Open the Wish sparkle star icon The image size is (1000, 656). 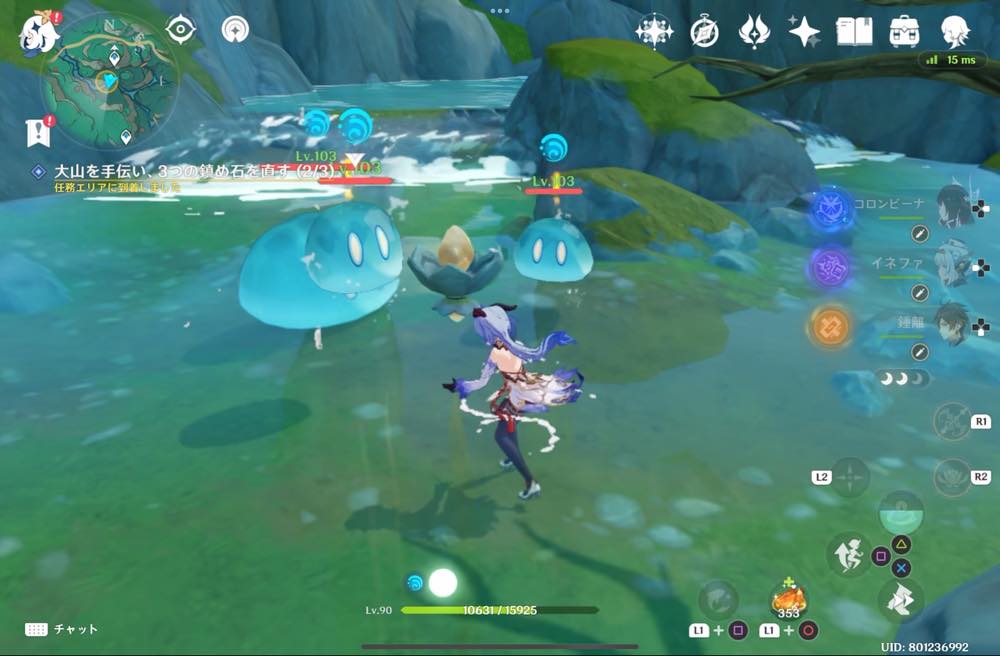(804, 31)
